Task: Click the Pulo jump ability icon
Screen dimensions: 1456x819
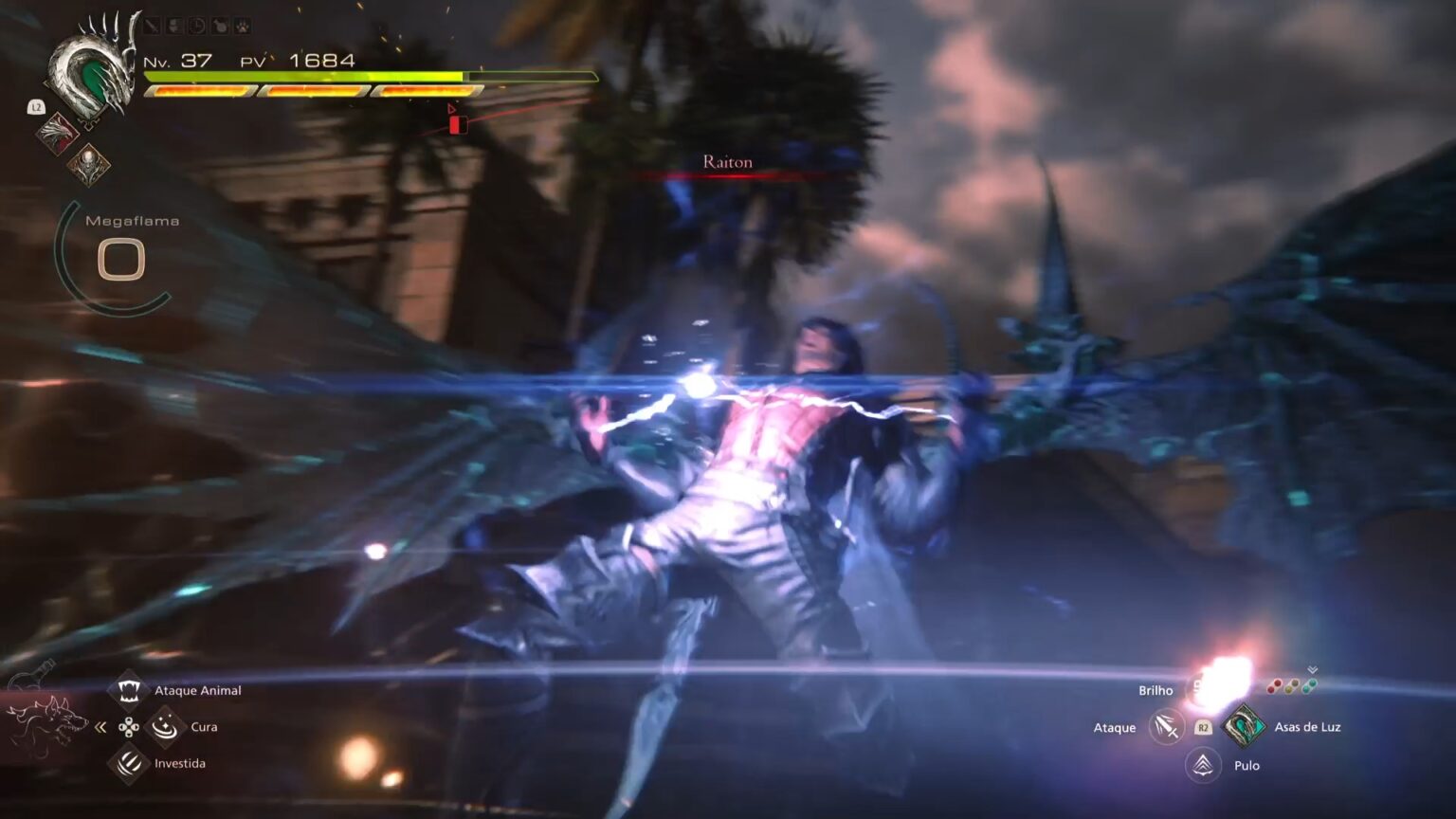Action: tap(1203, 764)
